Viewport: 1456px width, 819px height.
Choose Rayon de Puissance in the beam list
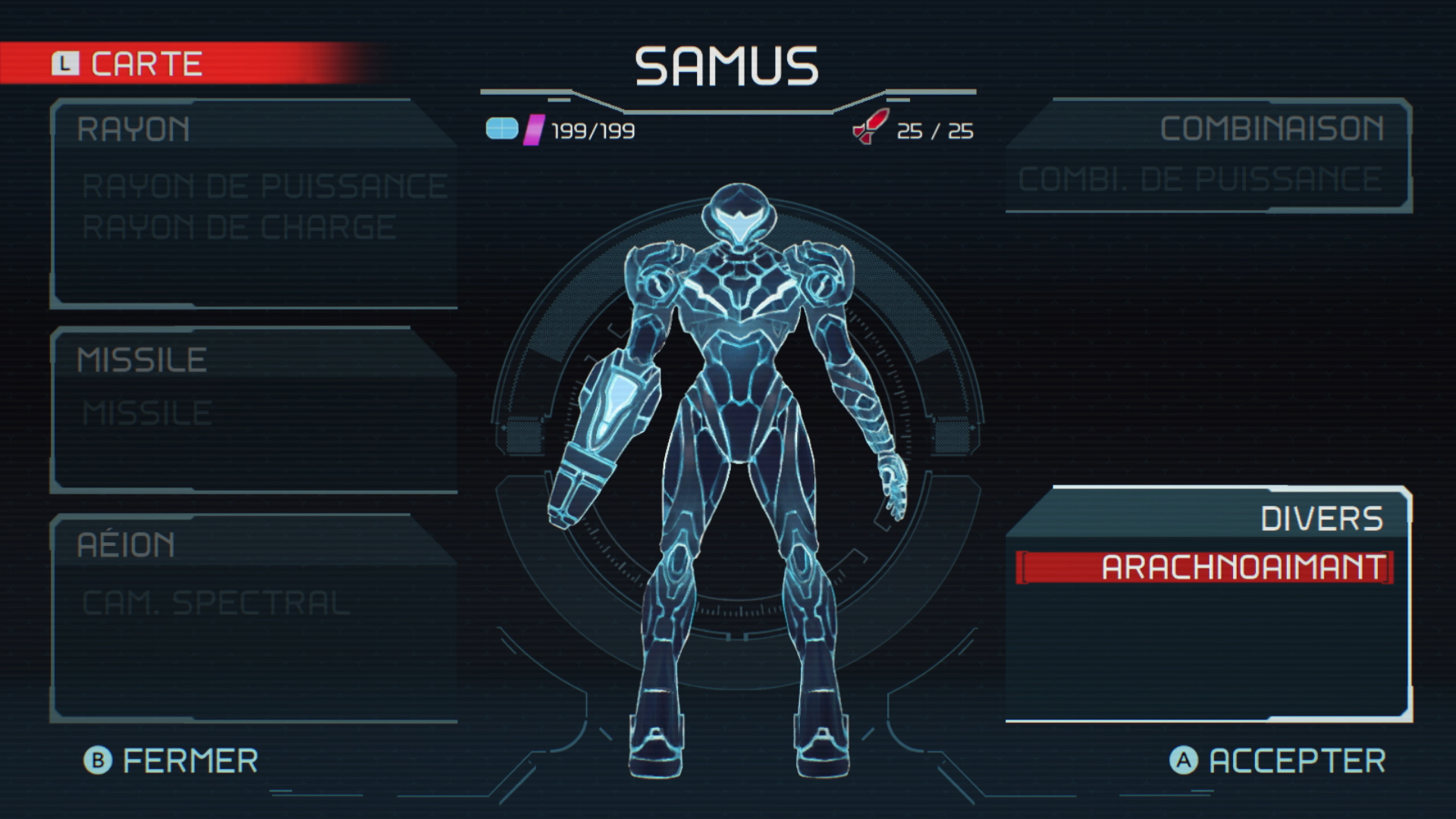(x=264, y=187)
